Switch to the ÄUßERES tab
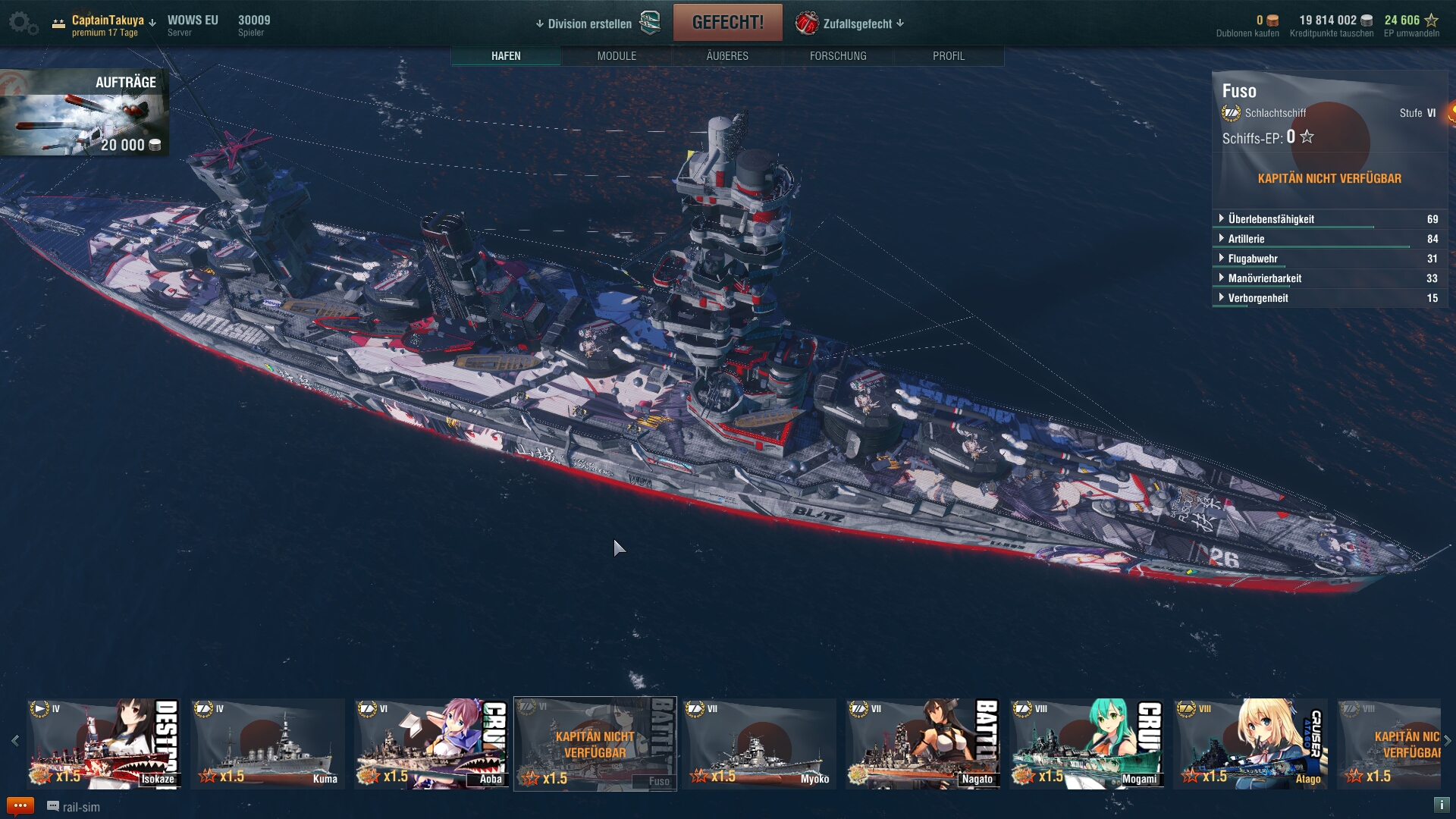This screenshot has width=1456, height=819. [727, 56]
